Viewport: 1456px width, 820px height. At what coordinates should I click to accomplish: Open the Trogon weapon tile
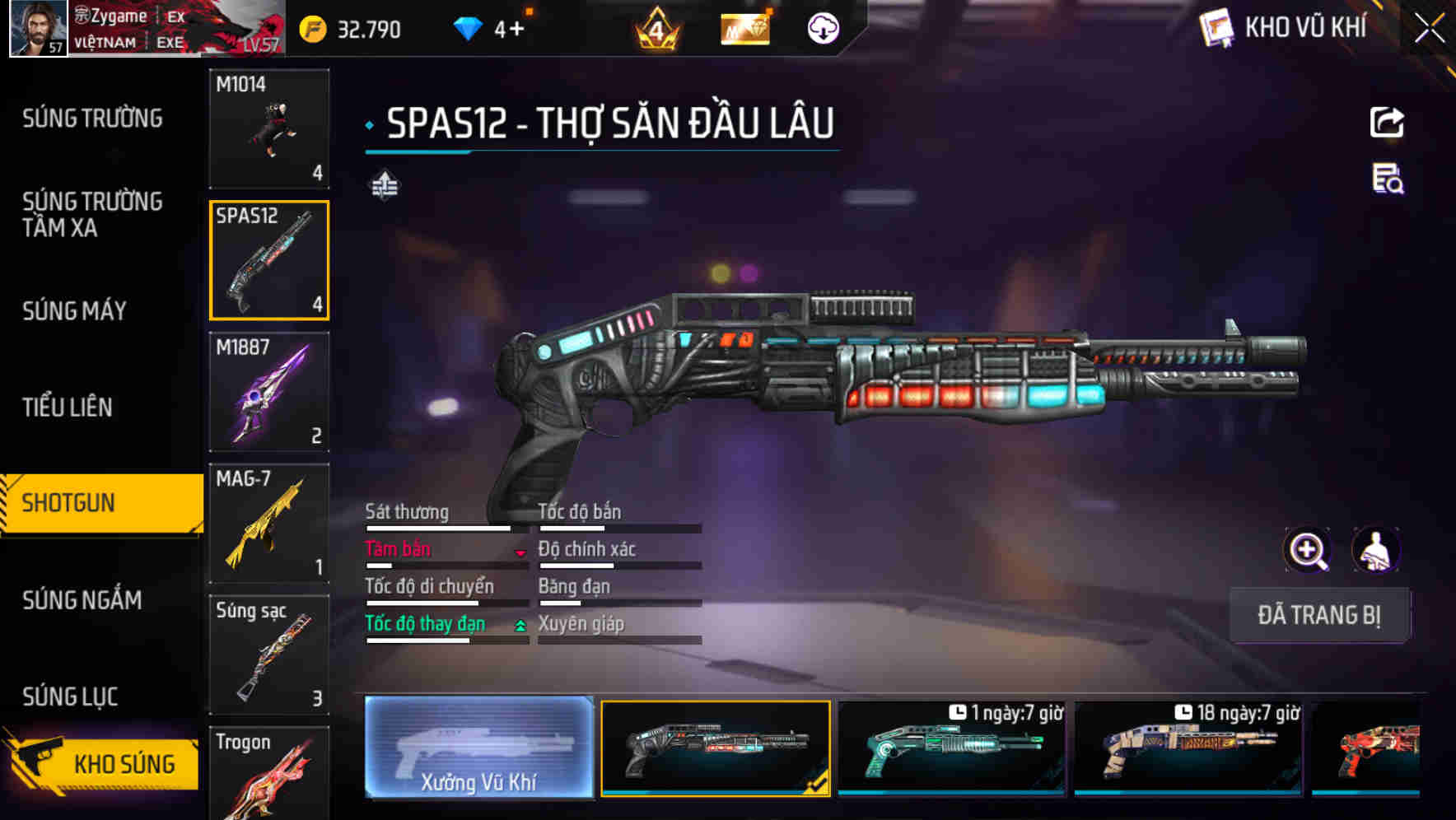coord(269,774)
